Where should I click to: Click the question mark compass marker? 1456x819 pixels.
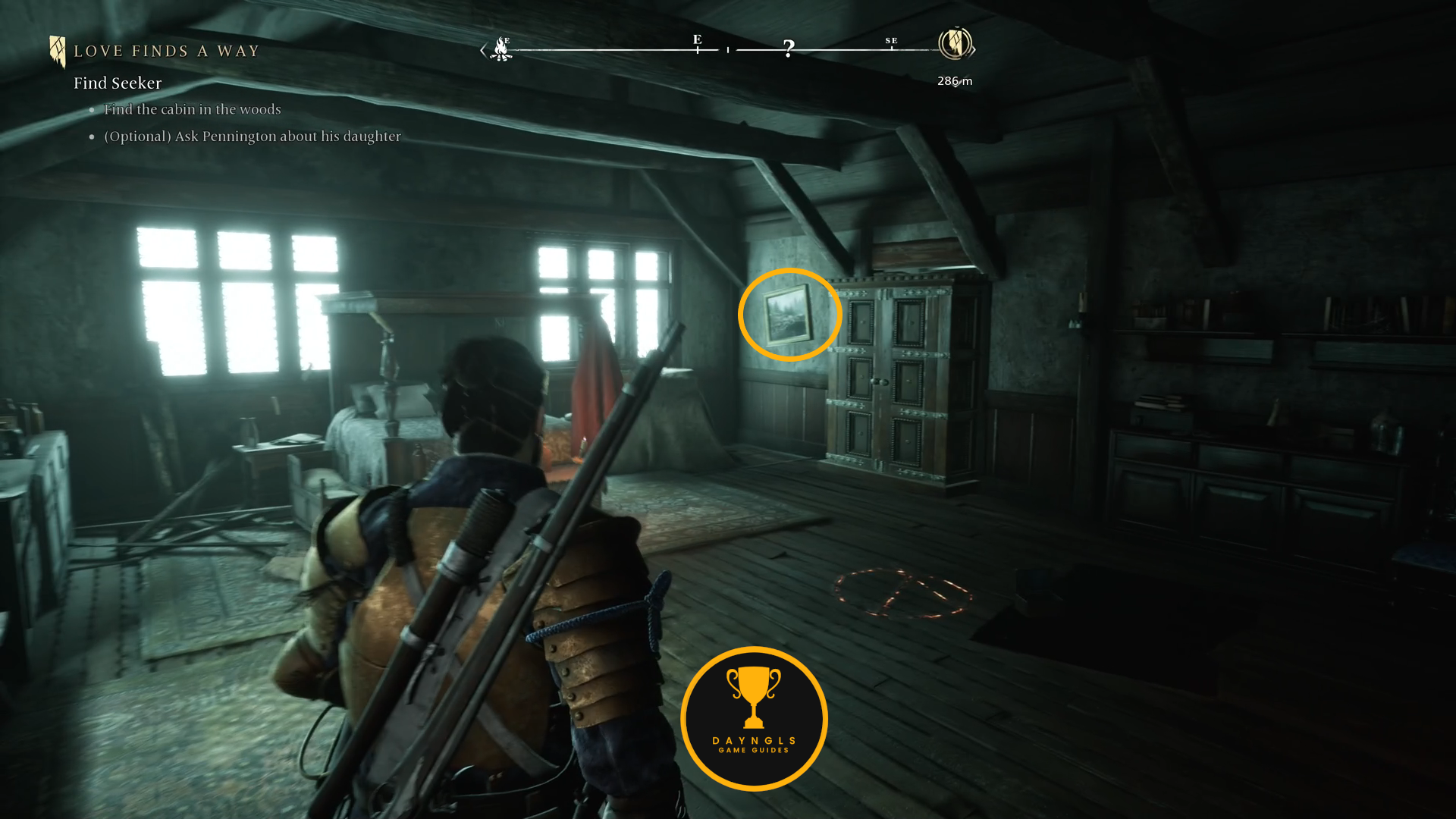click(x=789, y=49)
